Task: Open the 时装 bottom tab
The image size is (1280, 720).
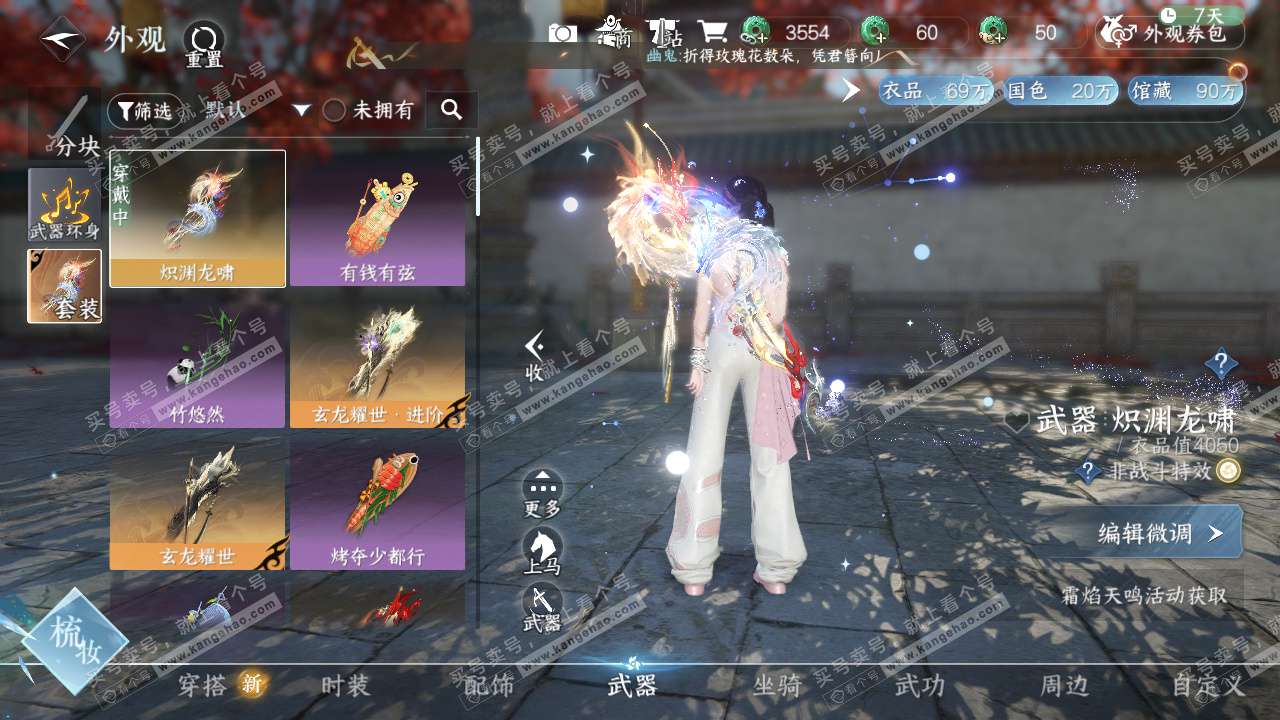Action: (x=346, y=685)
